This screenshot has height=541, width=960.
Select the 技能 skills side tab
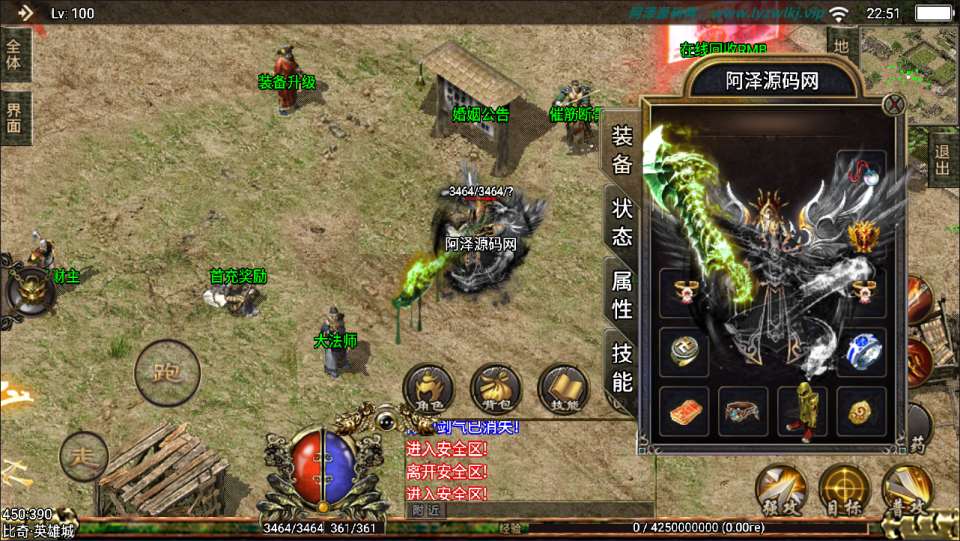click(x=622, y=367)
